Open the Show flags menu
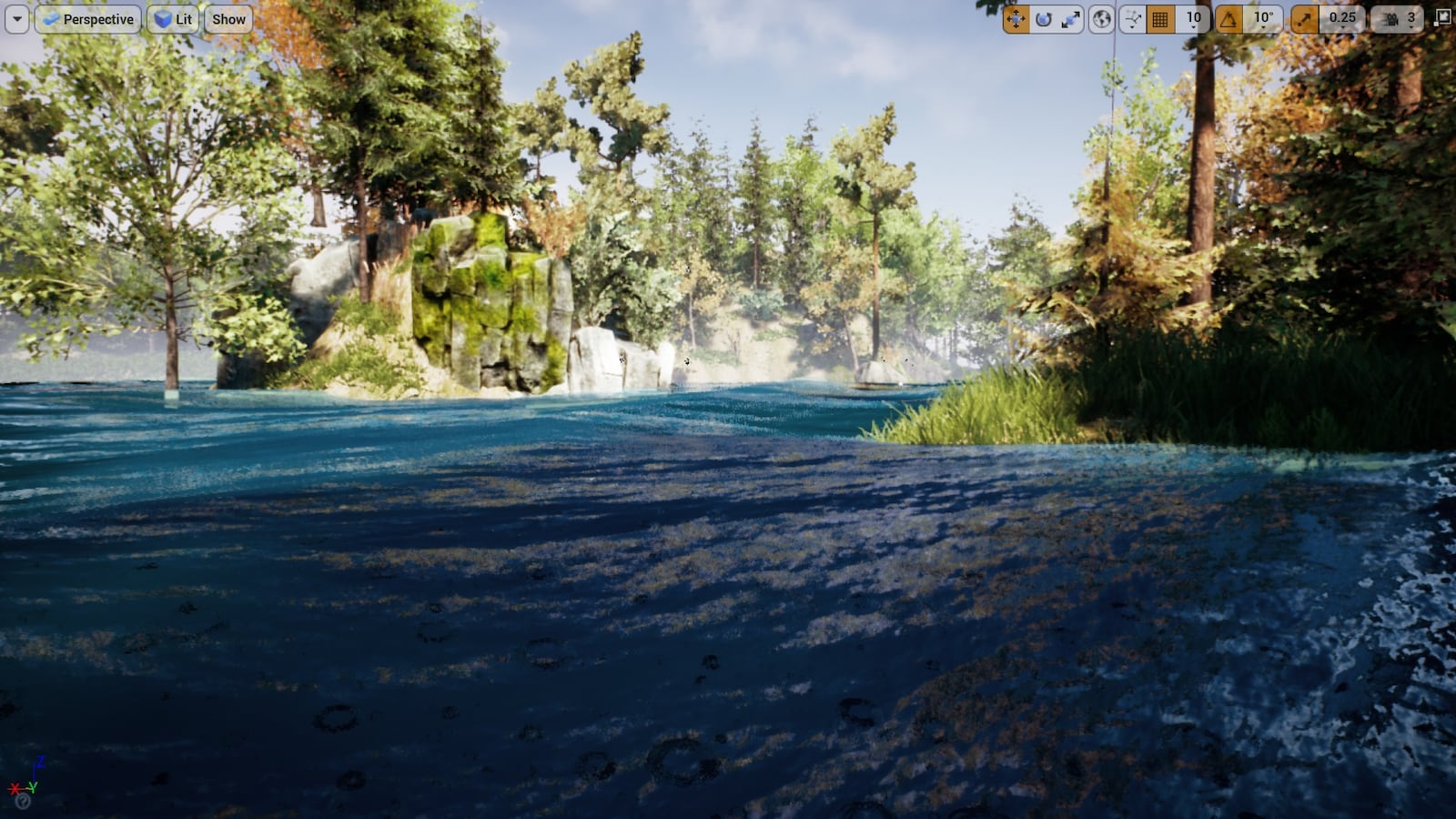 pyautogui.click(x=227, y=18)
